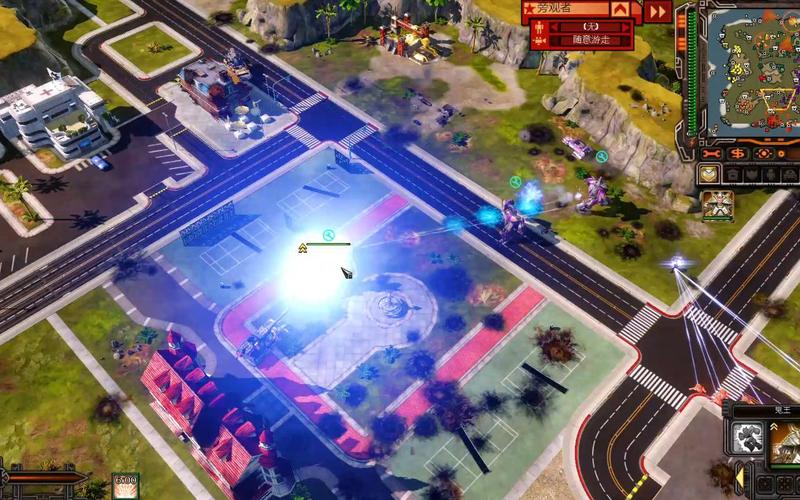The width and height of the screenshot is (800, 500).
Task: Click the gold chevron rank tab
Action: pyautogui.click(x=707, y=174)
